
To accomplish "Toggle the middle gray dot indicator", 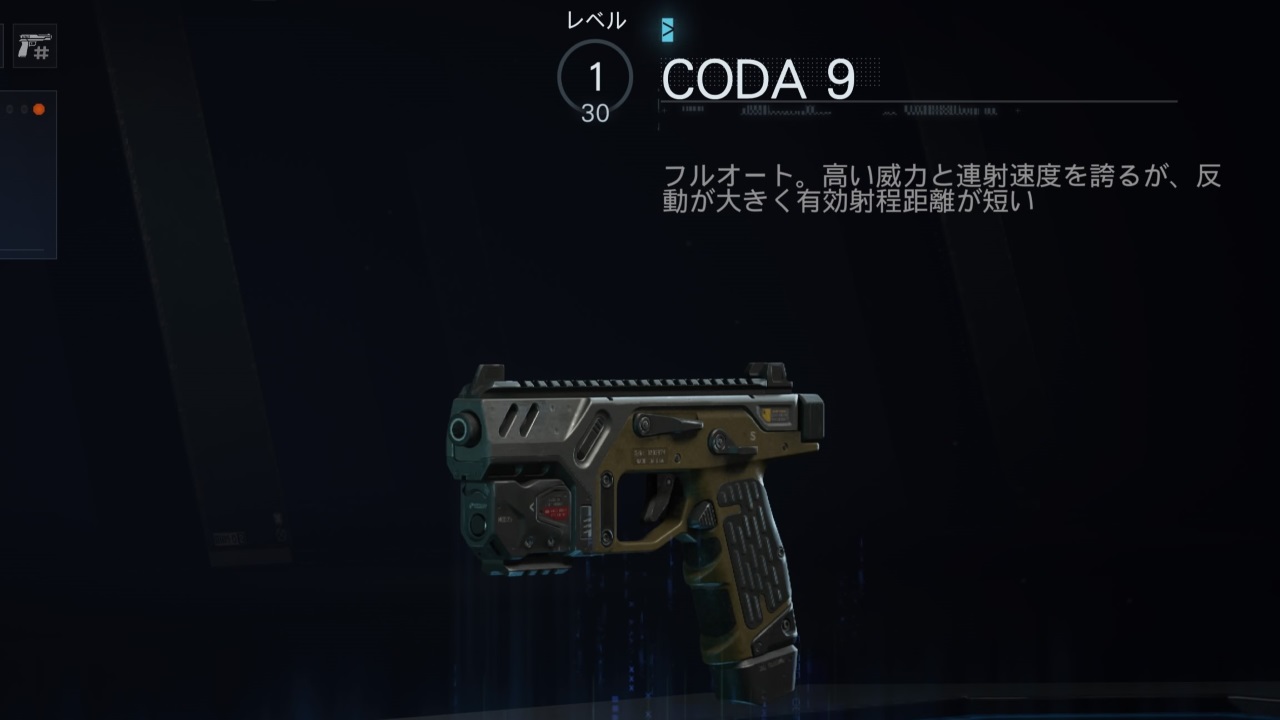I will click(24, 110).
